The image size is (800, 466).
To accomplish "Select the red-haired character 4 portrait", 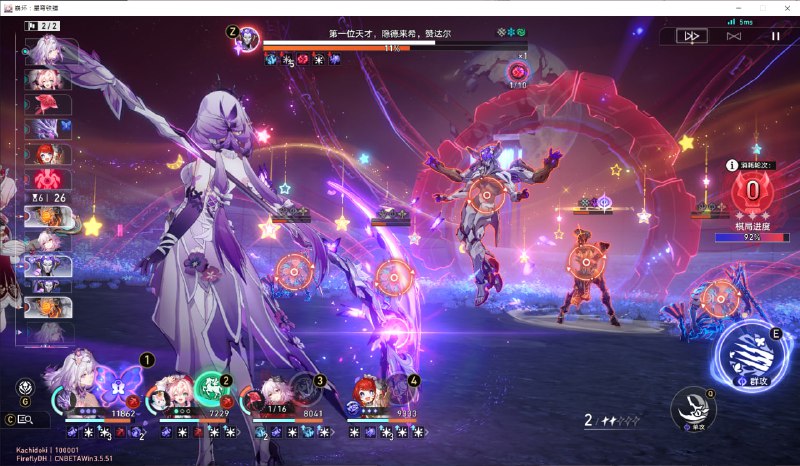I will coord(367,393).
